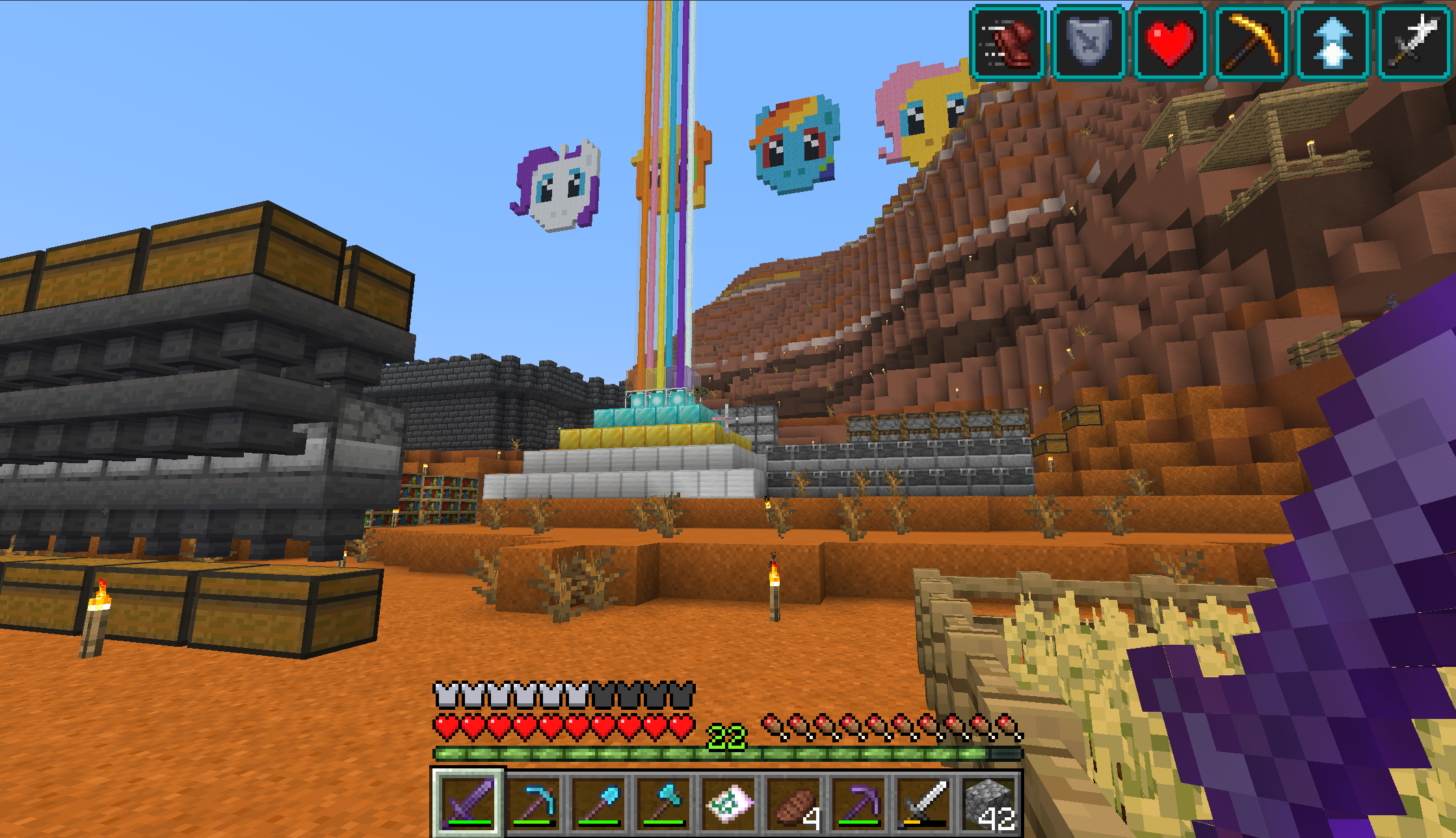The width and height of the screenshot is (1456, 838).
Task: Click the Regeneration heart effect icon
Action: point(1170,43)
